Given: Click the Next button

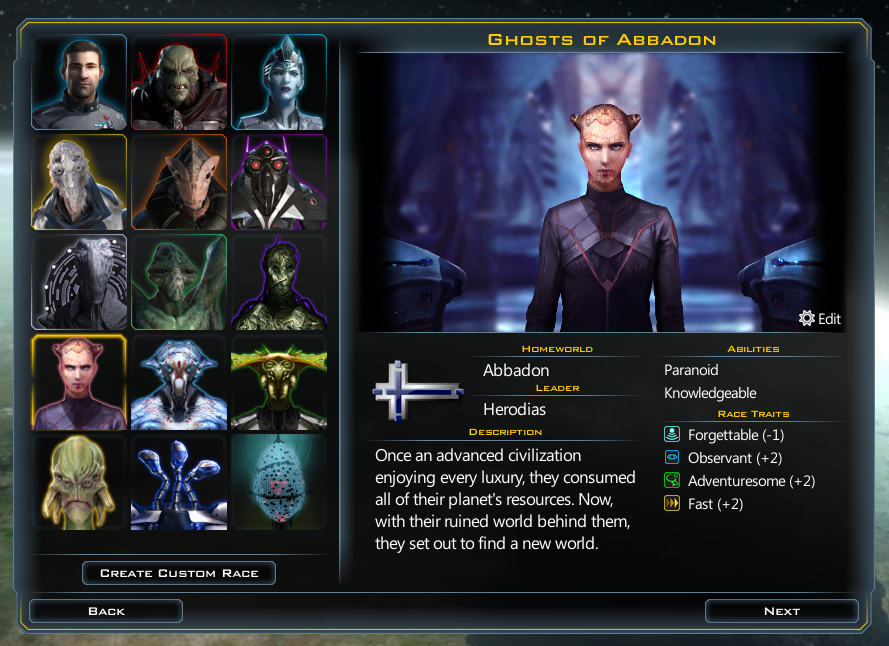Looking at the screenshot, I should click(781, 611).
